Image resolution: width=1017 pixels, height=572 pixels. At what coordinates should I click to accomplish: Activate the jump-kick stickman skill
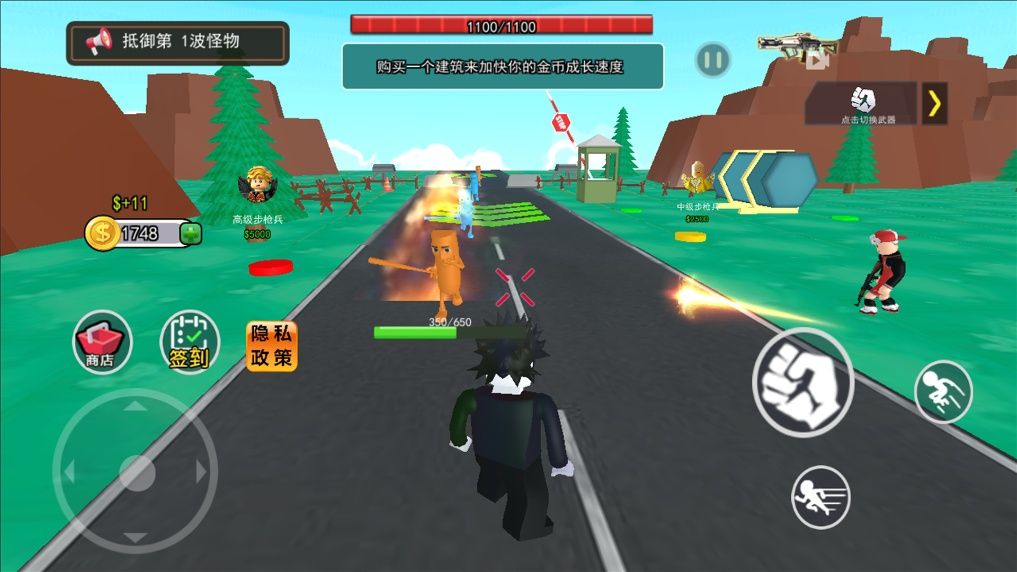(x=942, y=391)
